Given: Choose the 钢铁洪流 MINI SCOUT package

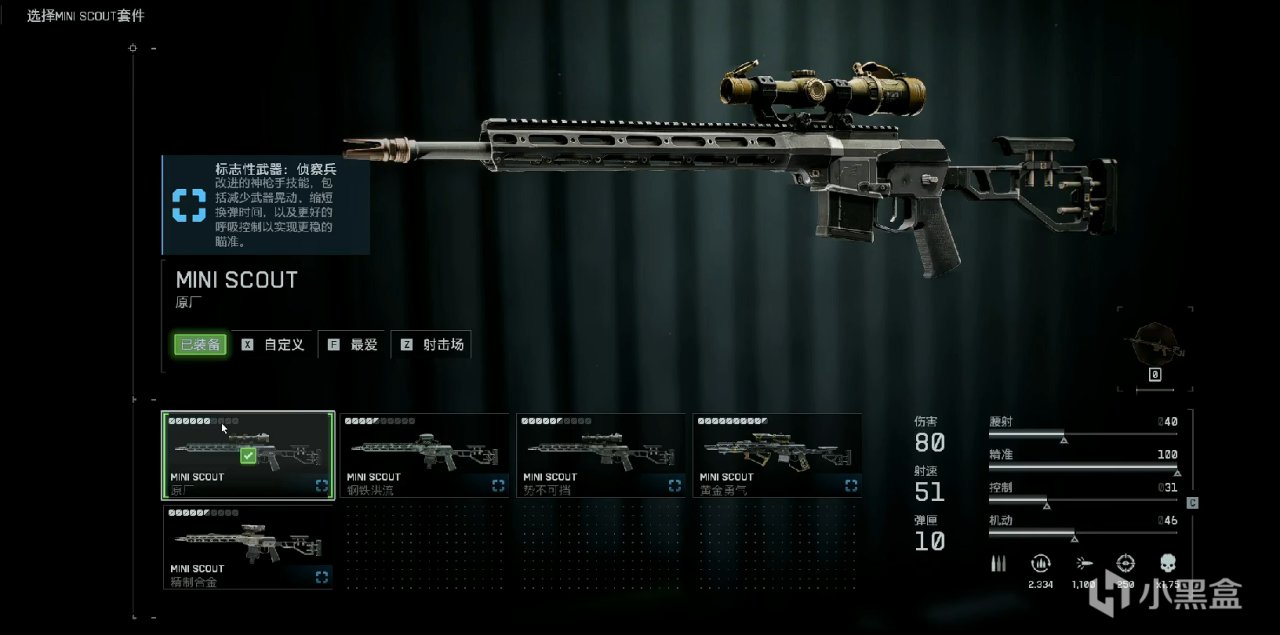Looking at the screenshot, I should pos(424,455).
